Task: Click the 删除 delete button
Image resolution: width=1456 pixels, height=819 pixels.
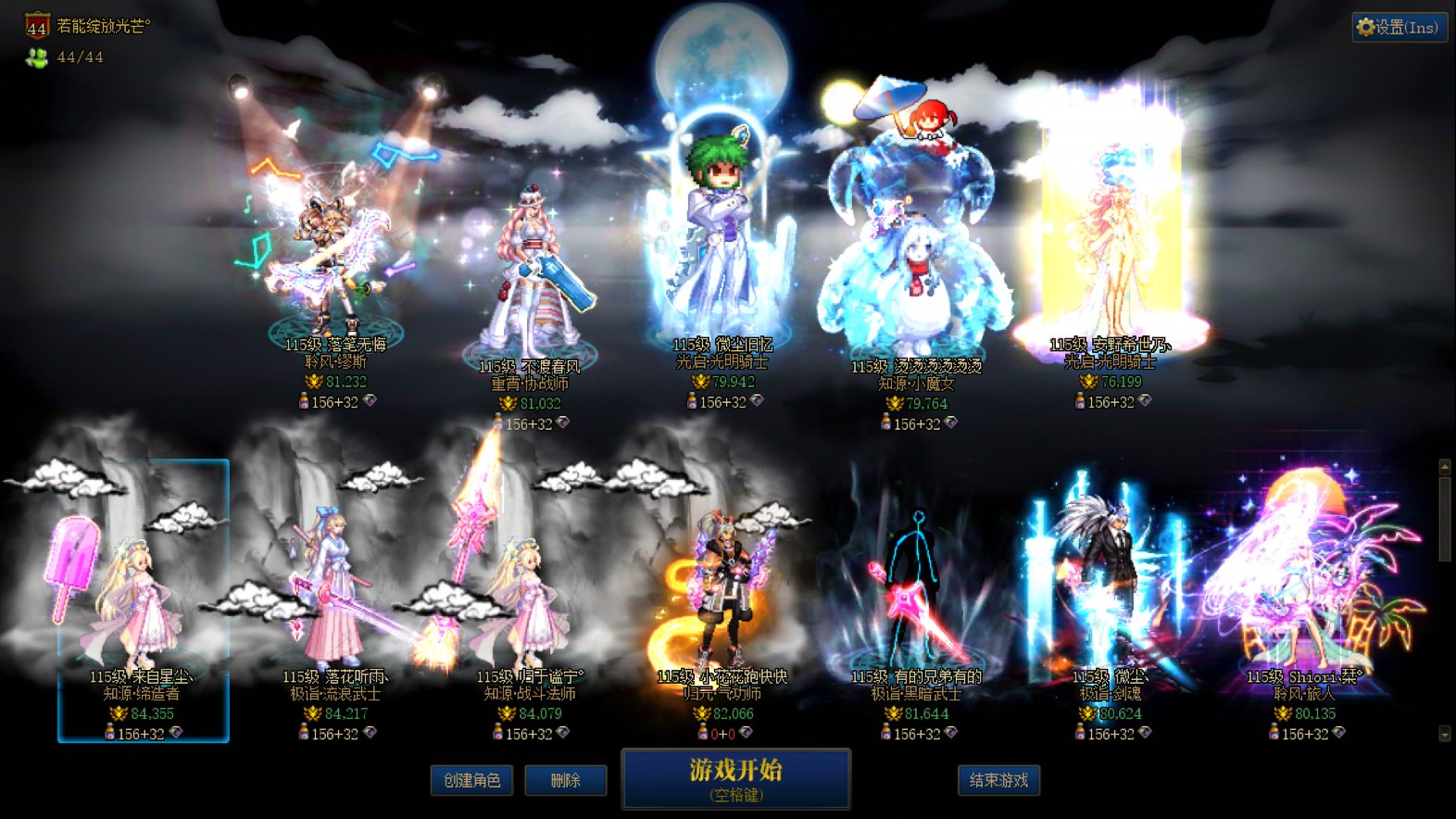Action: pyautogui.click(x=566, y=780)
